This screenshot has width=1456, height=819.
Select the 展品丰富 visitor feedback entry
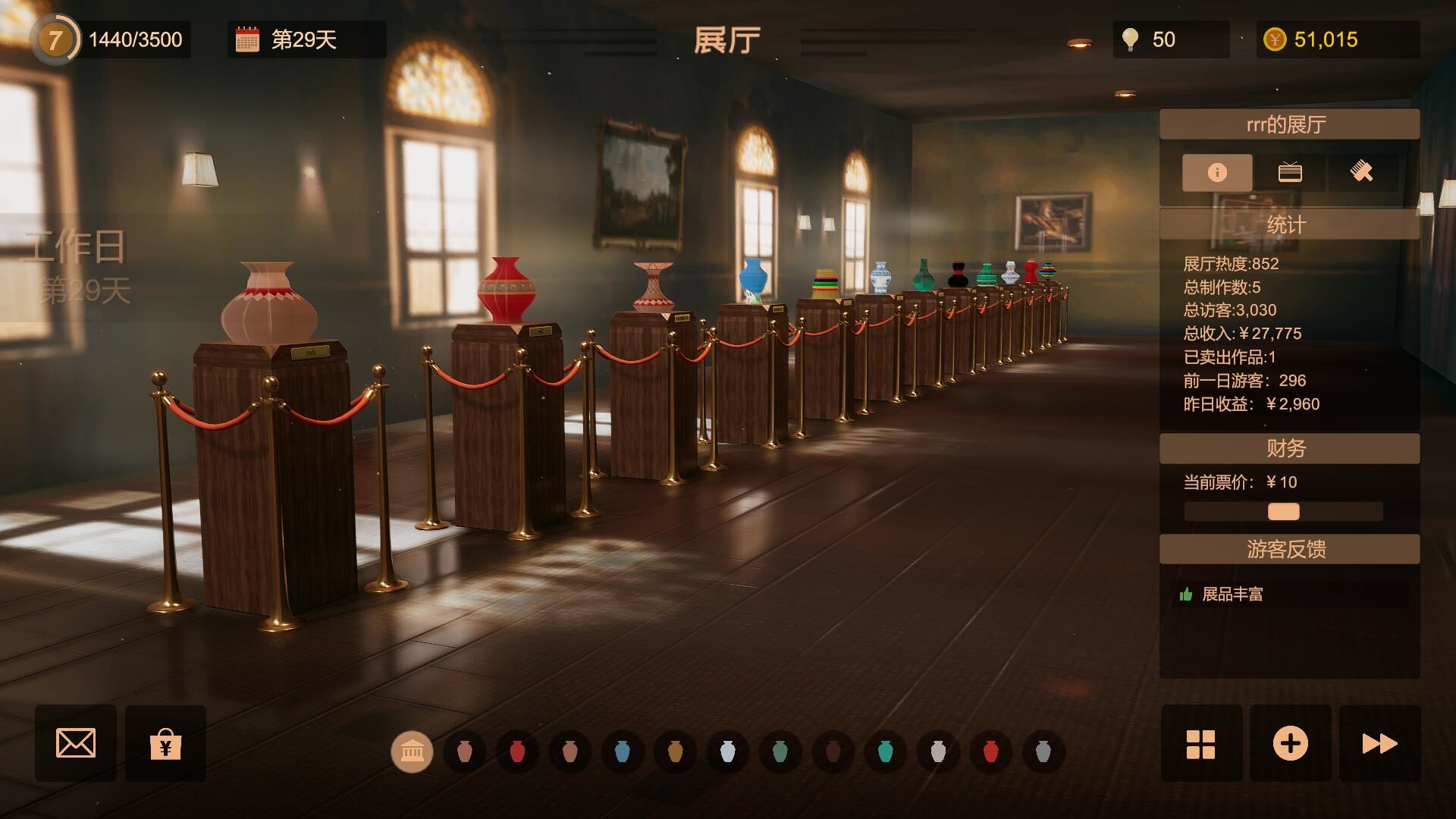1232,595
